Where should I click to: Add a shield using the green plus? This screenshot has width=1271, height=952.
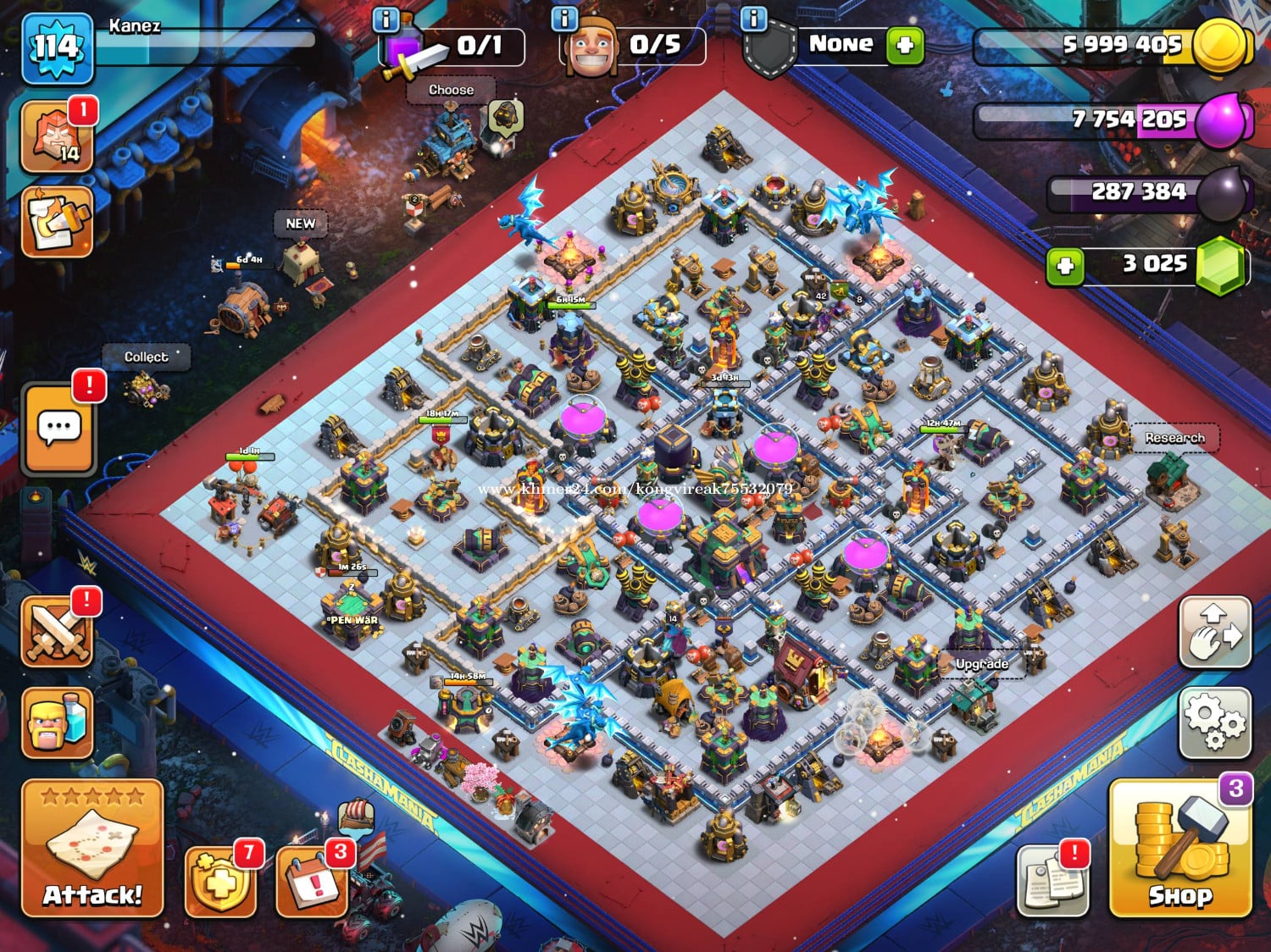(x=905, y=45)
